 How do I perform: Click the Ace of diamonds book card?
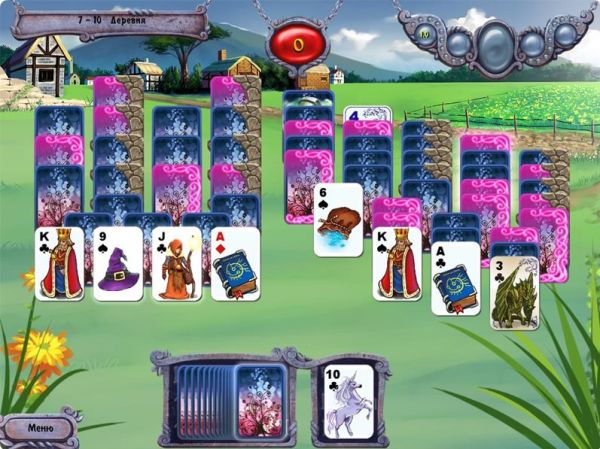tap(236, 264)
